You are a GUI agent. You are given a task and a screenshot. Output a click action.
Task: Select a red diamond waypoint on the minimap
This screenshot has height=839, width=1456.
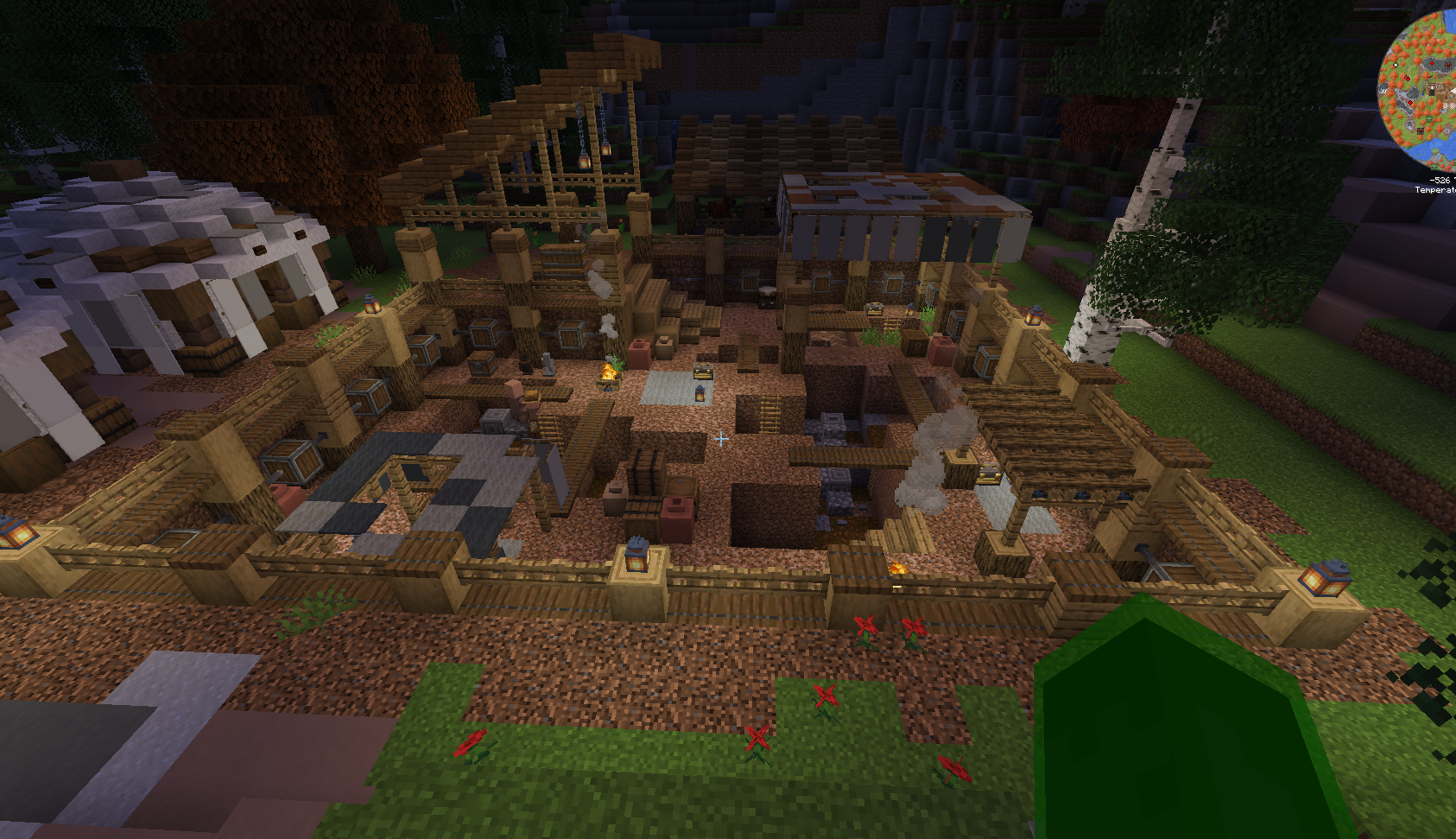pyautogui.click(x=1432, y=64)
